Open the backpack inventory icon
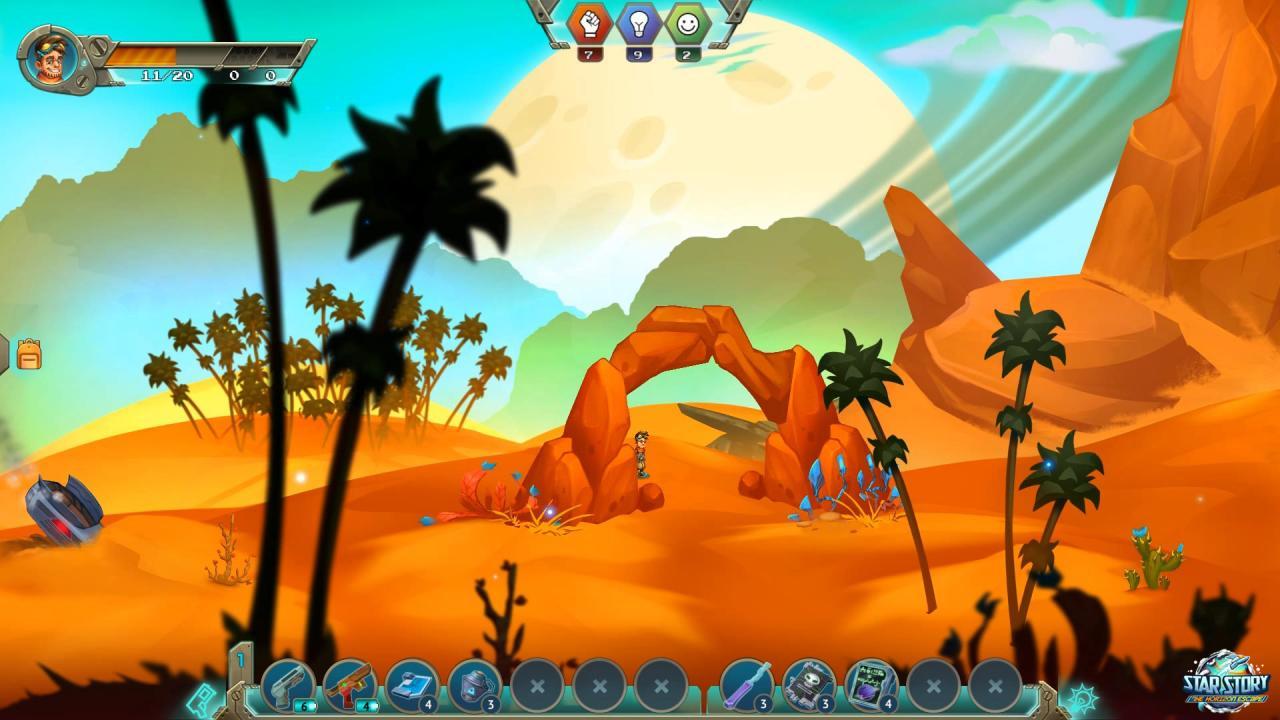The height and width of the screenshot is (720, 1280). tap(31, 356)
